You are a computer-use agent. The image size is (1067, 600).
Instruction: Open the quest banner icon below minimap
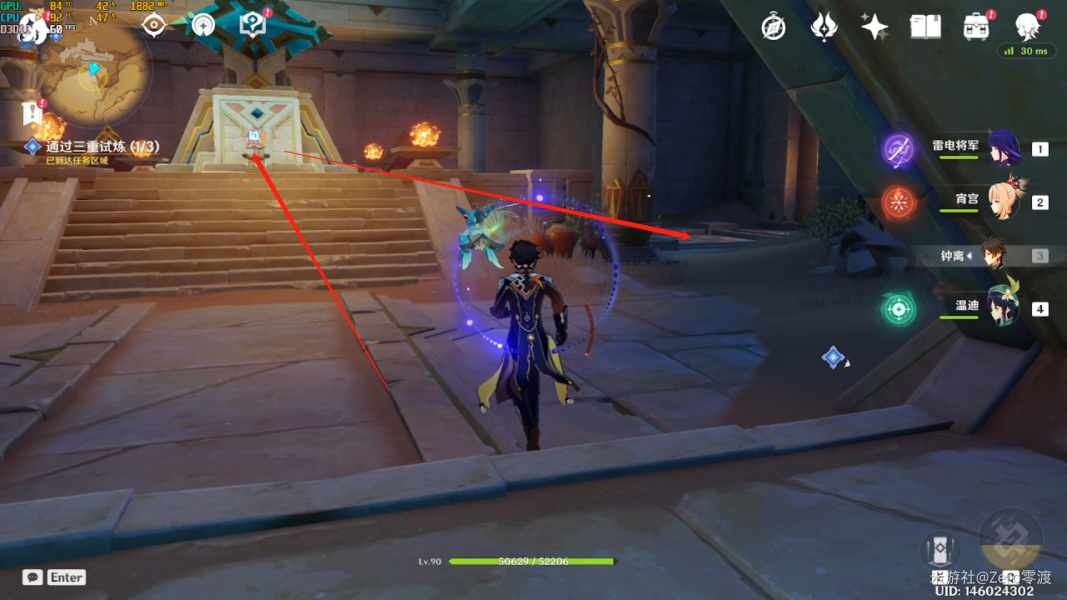click(x=32, y=113)
